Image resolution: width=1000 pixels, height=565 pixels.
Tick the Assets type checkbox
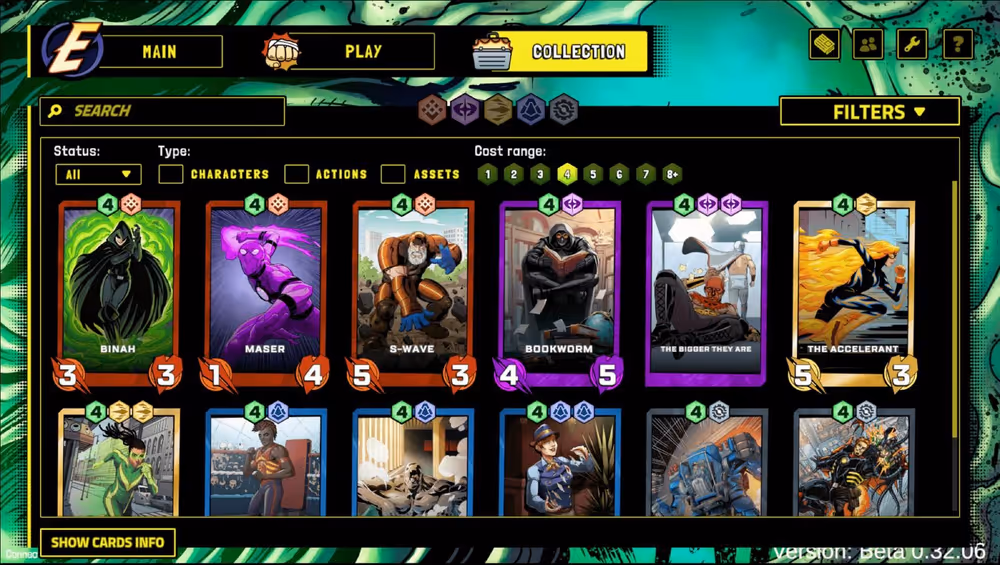pos(393,174)
